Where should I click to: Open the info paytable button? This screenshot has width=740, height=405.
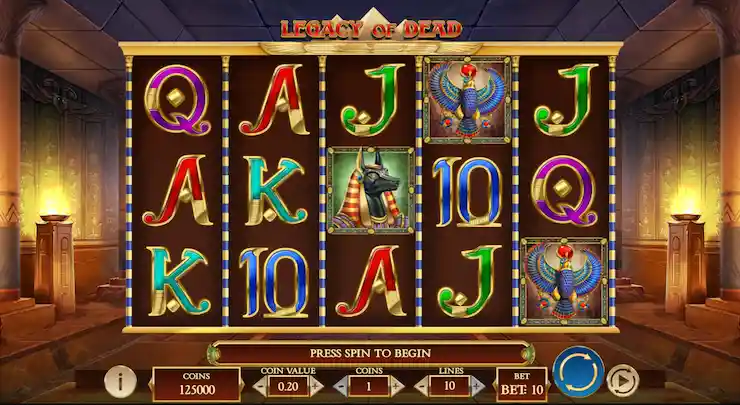120,380
